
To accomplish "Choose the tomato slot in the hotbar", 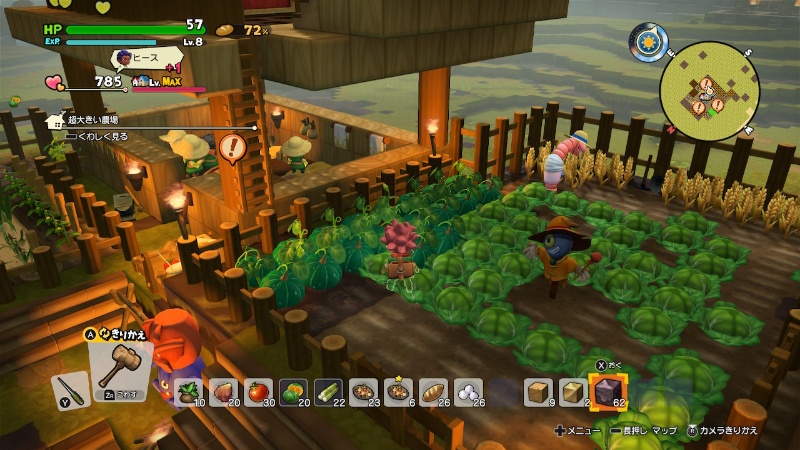I will click(x=259, y=393).
